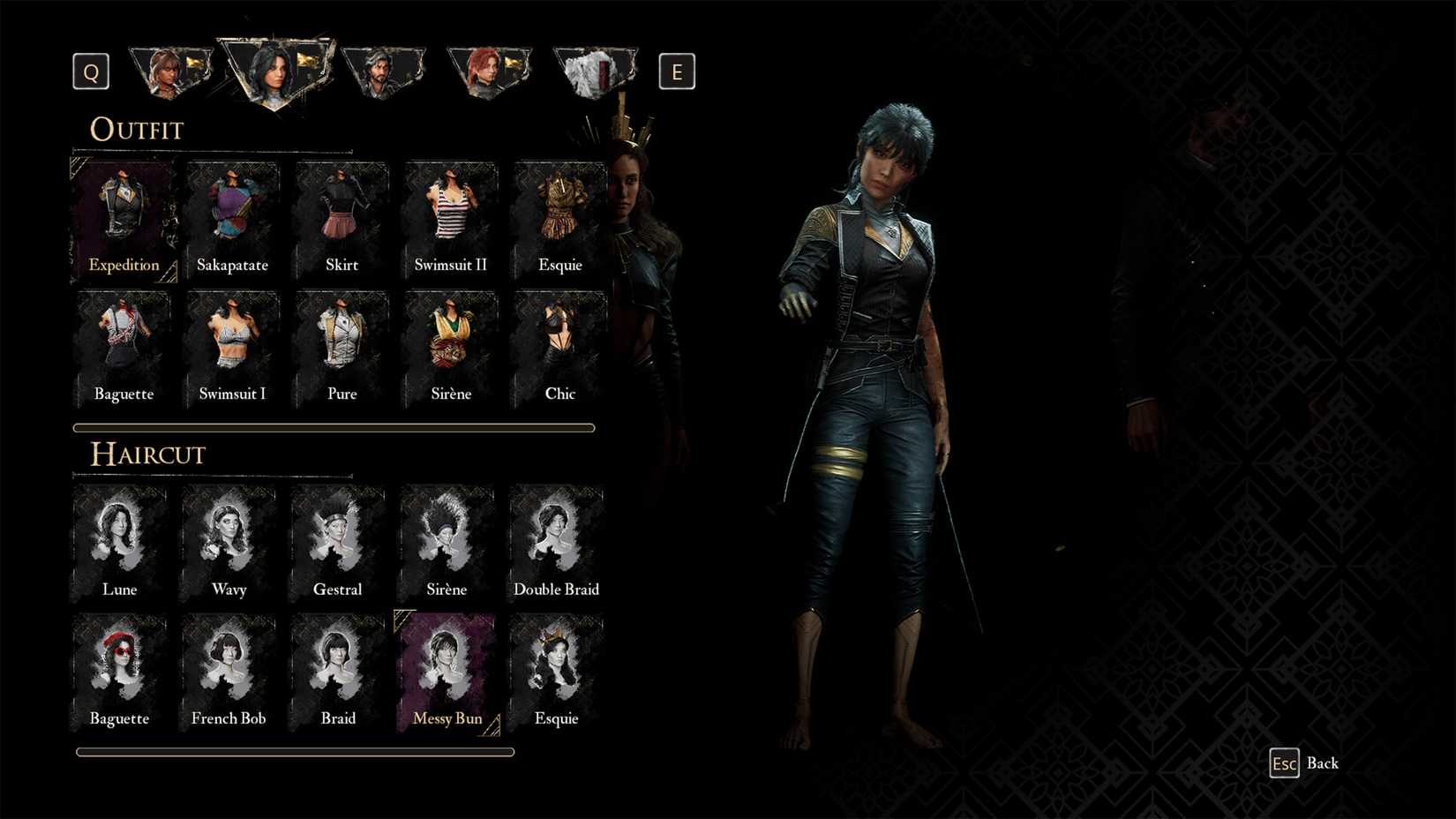The image size is (1456, 819).
Task: Select the Sakapatate outfit
Action: 232,214
